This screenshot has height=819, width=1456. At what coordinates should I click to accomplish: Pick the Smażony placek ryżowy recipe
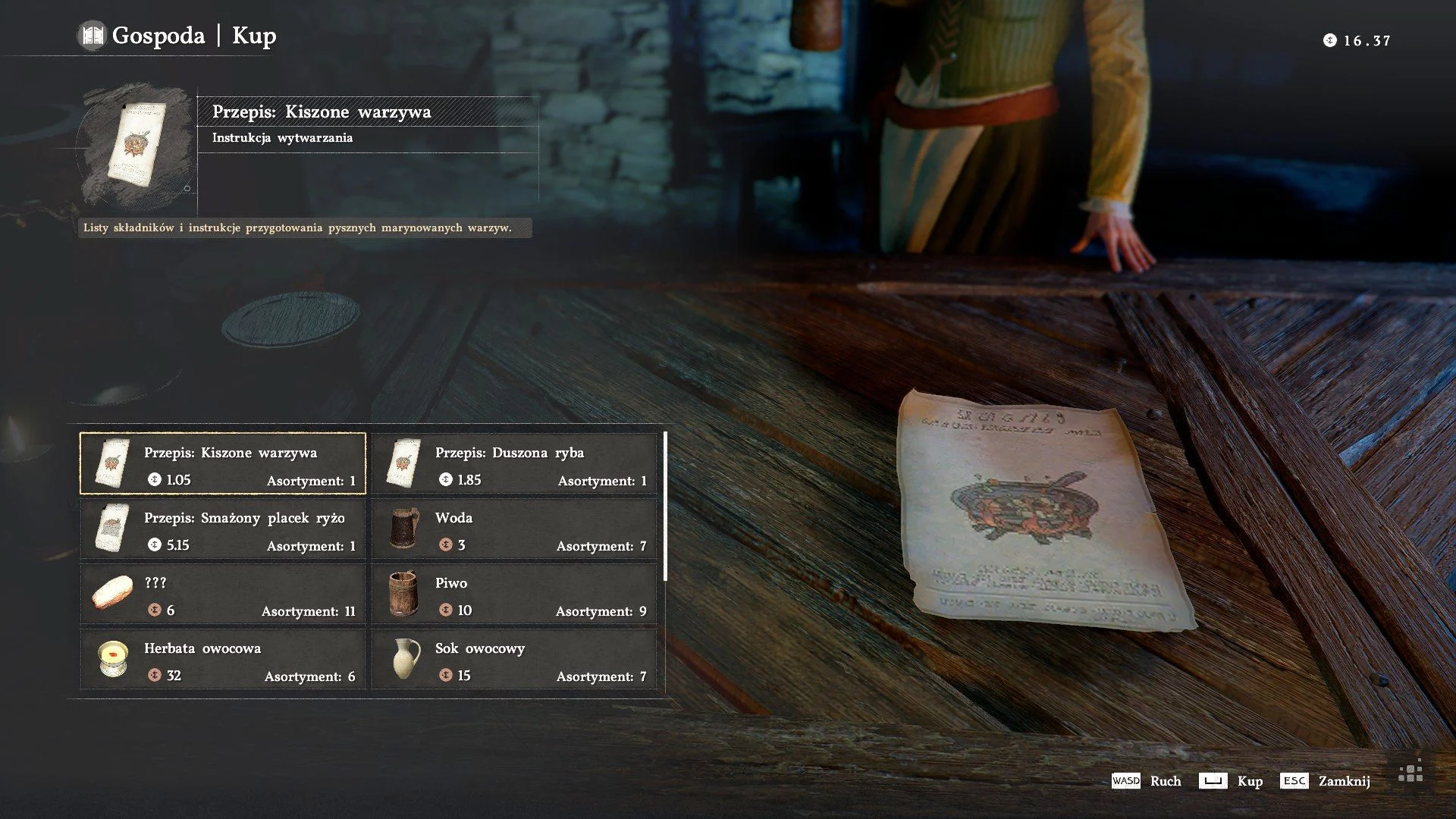point(223,529)
